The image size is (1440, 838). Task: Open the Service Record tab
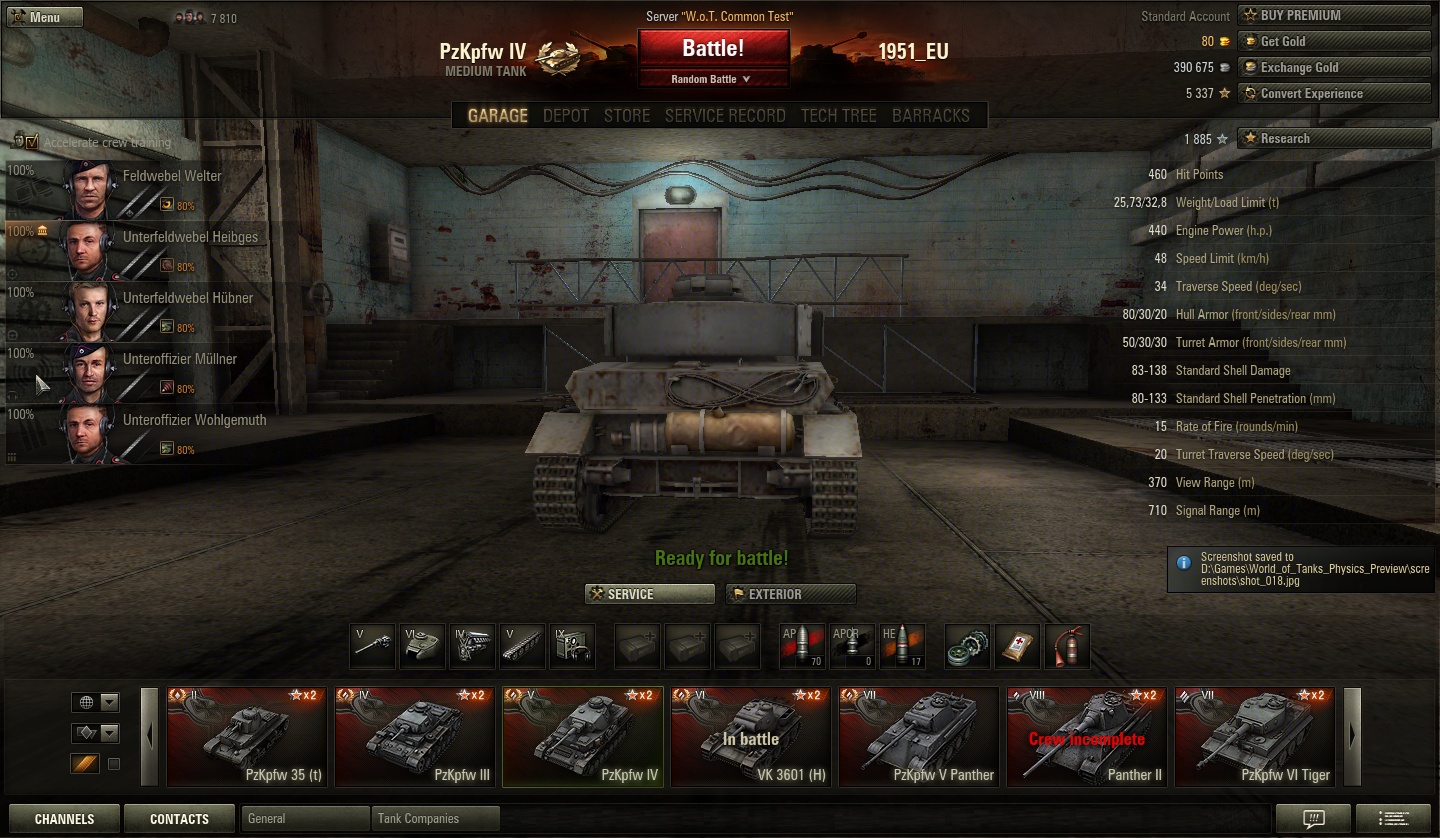(x=725, y=115)
